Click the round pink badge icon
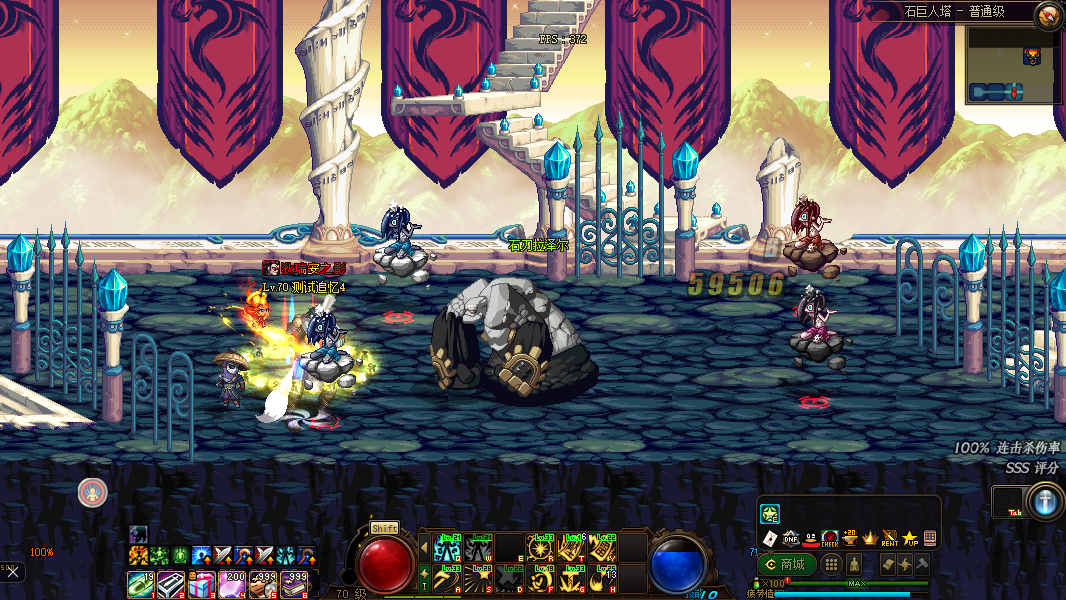The image size is (1066, 600). pyautogui.click(x=92, y=491)
